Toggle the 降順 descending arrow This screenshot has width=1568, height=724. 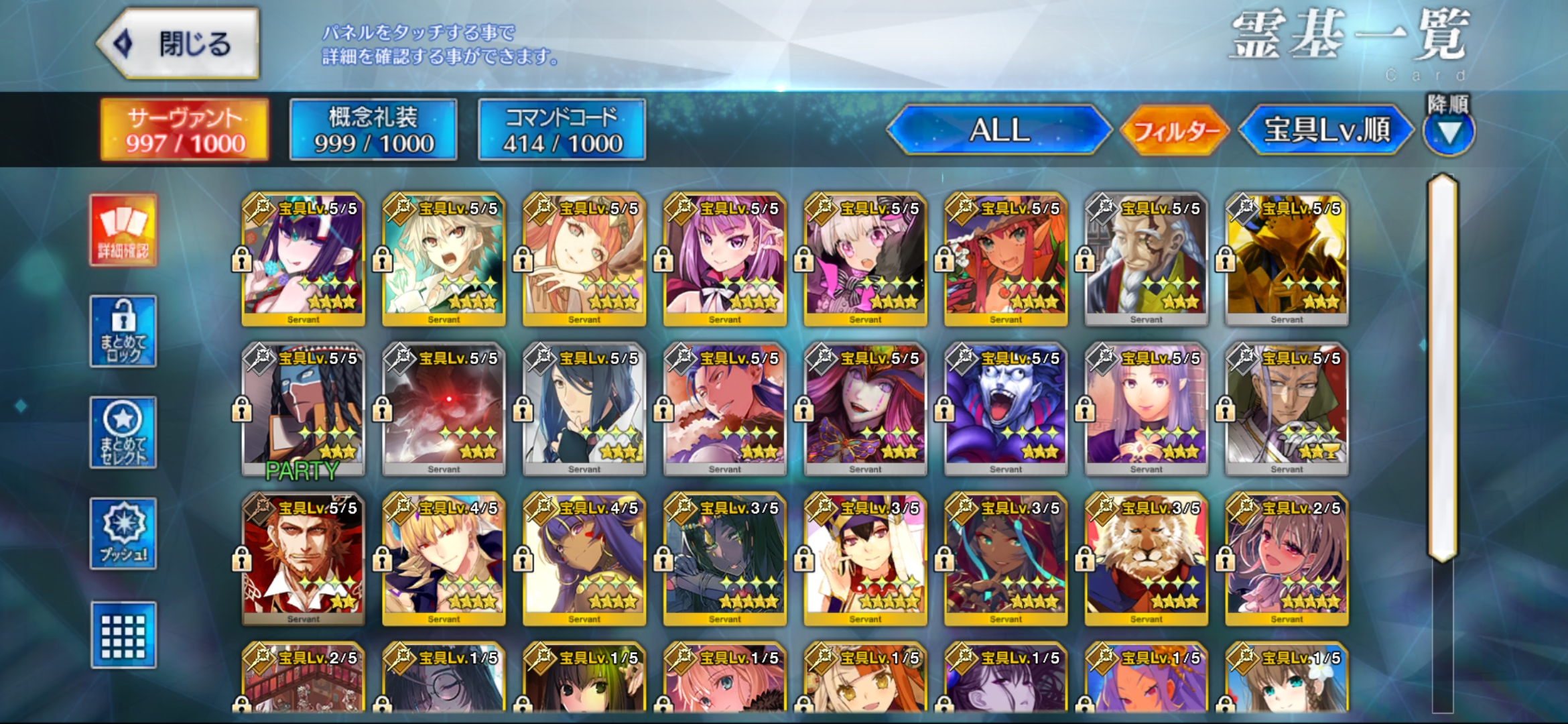tap(1449, 131)
